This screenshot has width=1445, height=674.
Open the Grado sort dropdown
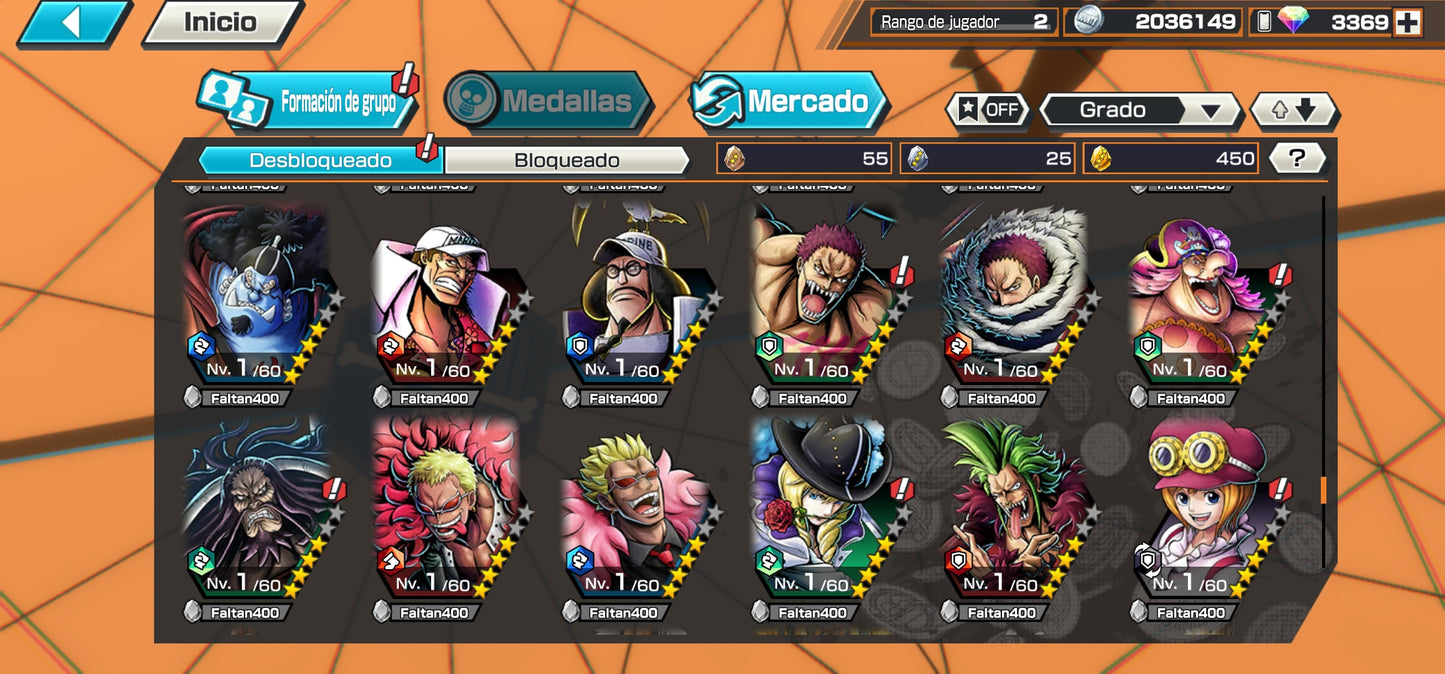[1139, 110]
